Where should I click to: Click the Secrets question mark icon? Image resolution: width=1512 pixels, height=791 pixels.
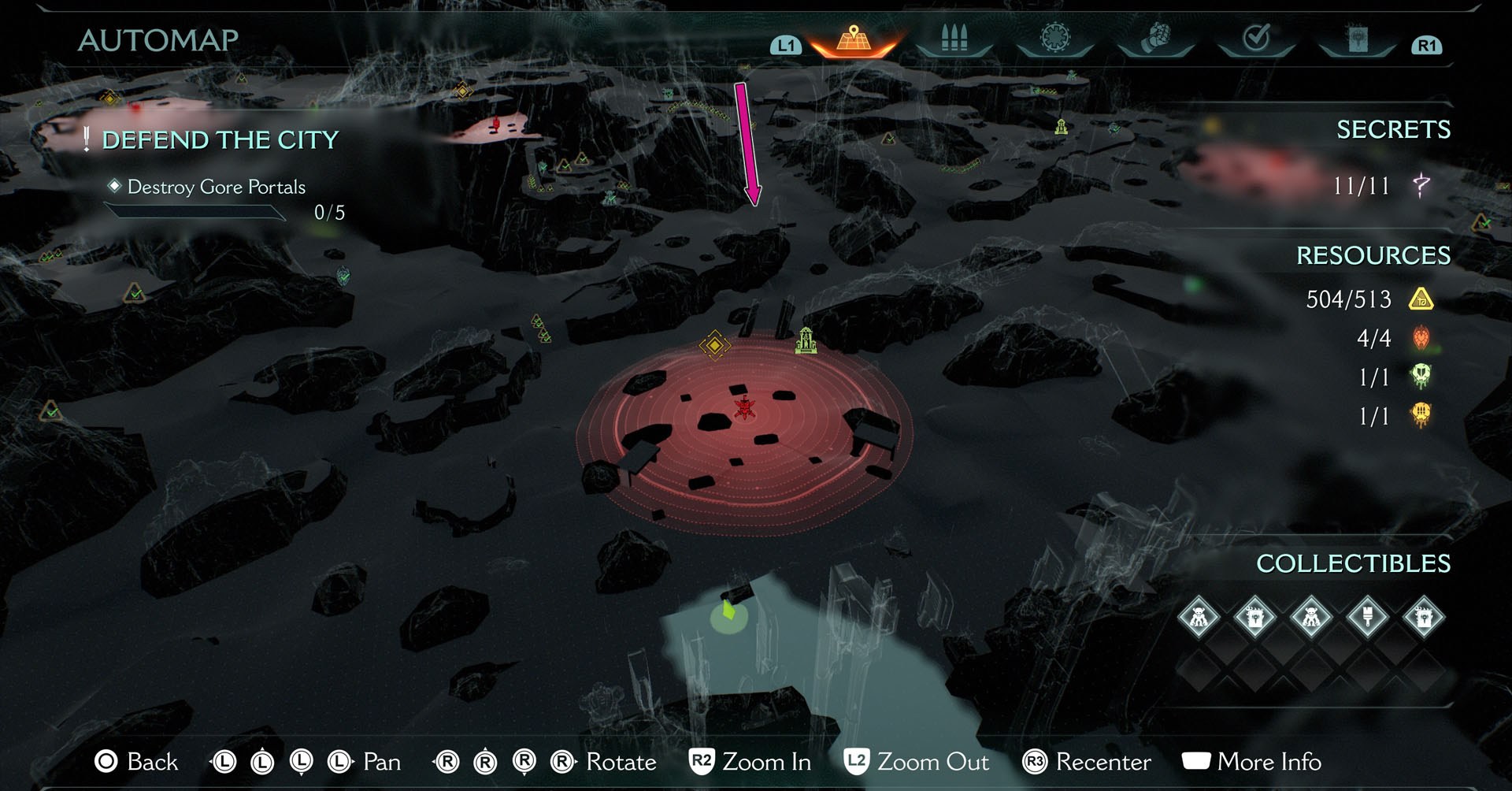1421,186
